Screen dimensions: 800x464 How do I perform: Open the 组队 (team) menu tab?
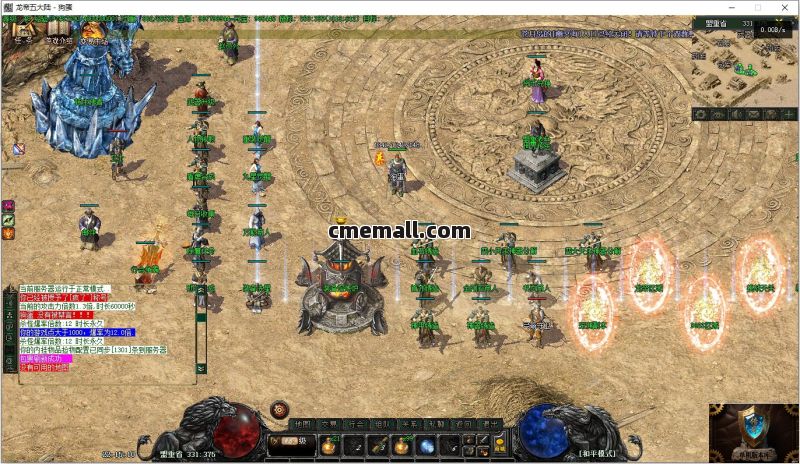383,424
